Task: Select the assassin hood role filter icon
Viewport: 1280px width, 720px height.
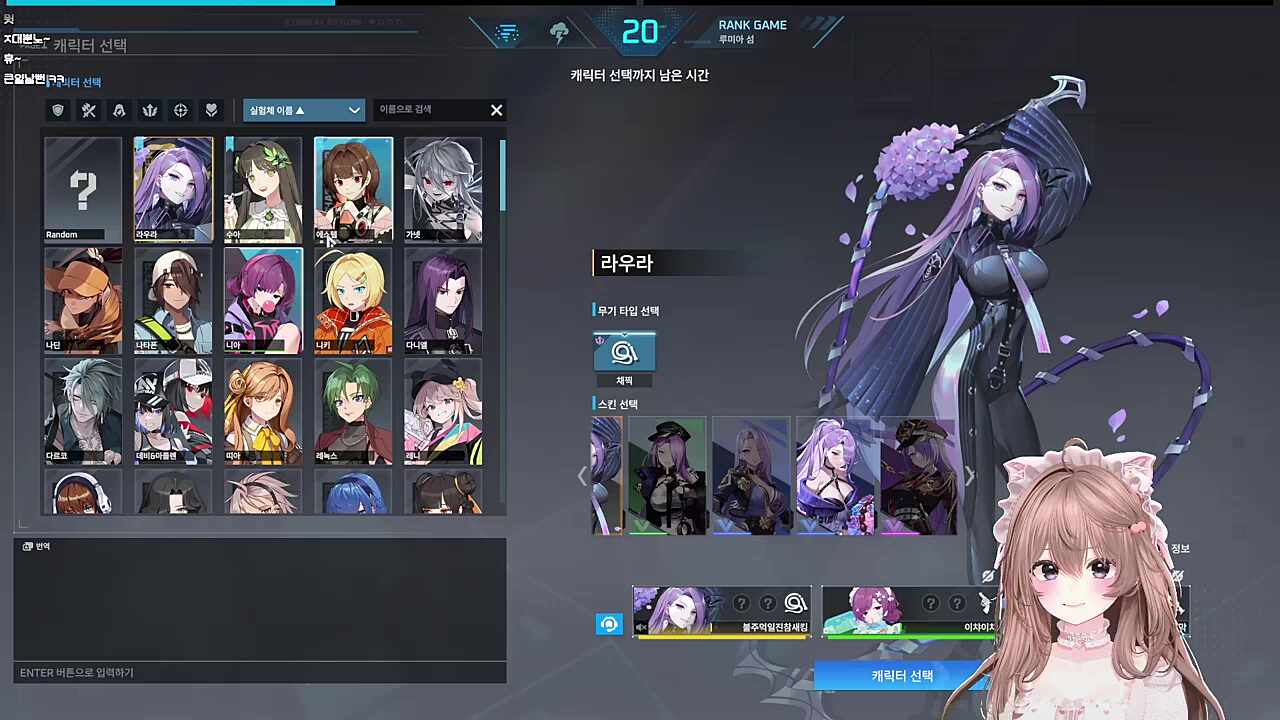Action: pyautogui.click(x=119, y=110)
